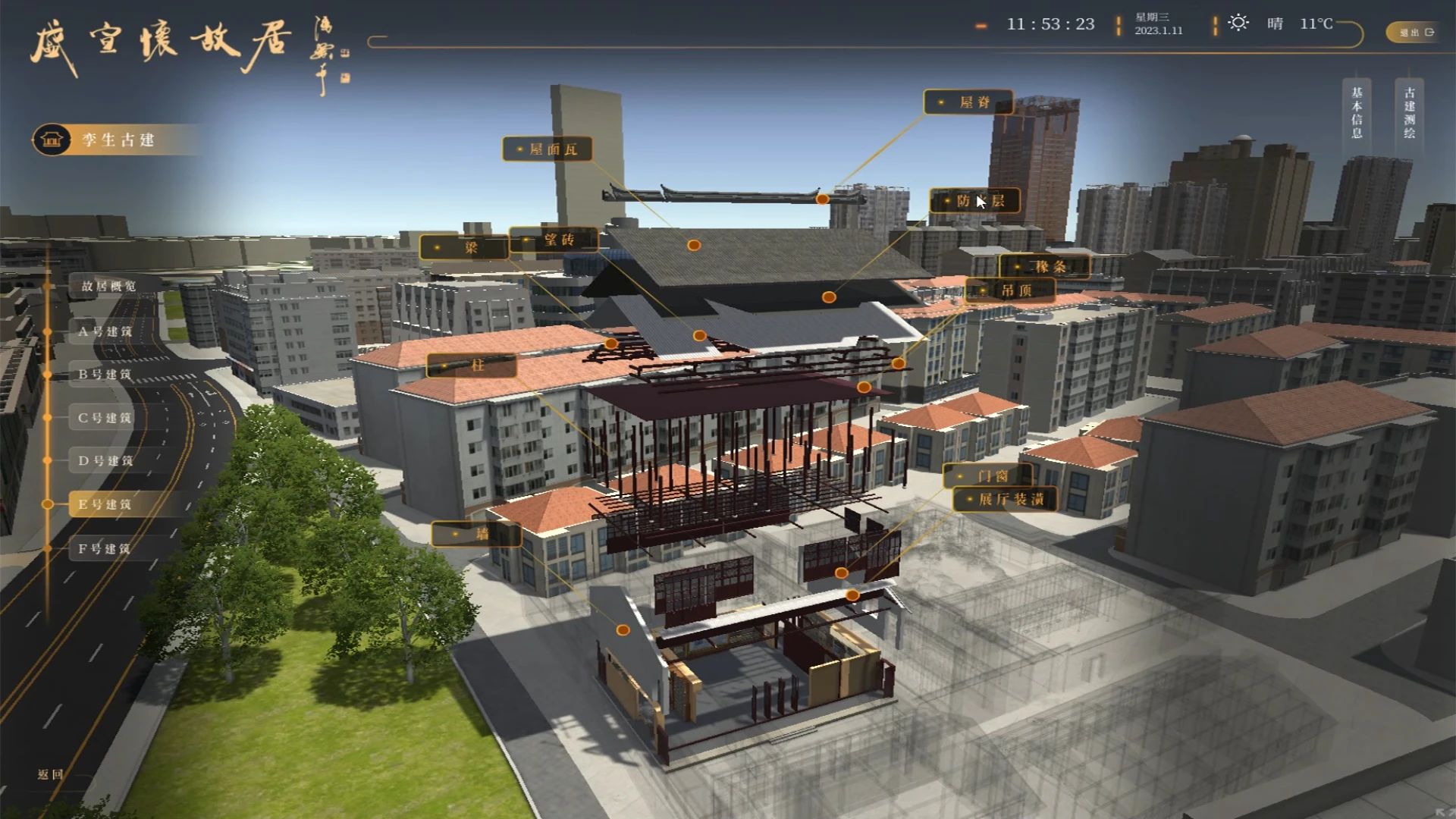
Task: Click the 返回 back button
Action: (51, 774)
